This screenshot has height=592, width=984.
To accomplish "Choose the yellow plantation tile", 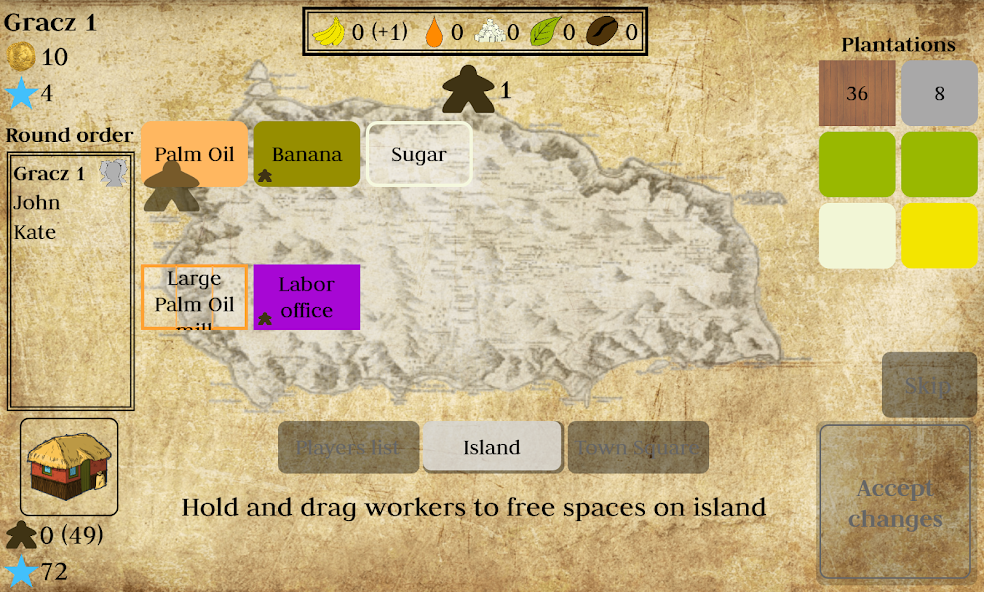I will pyautogui.click(x=939, y=236).
